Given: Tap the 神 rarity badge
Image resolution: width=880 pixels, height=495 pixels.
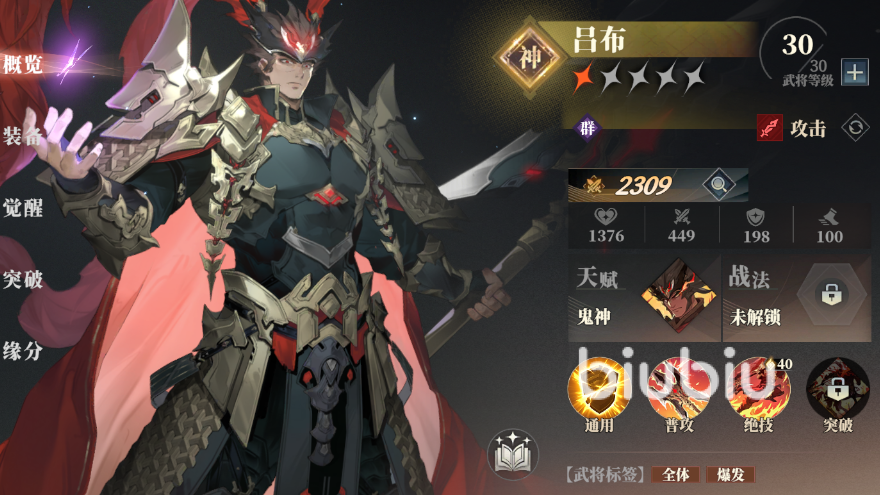Looking at the screenshot, I should [531, 58].
